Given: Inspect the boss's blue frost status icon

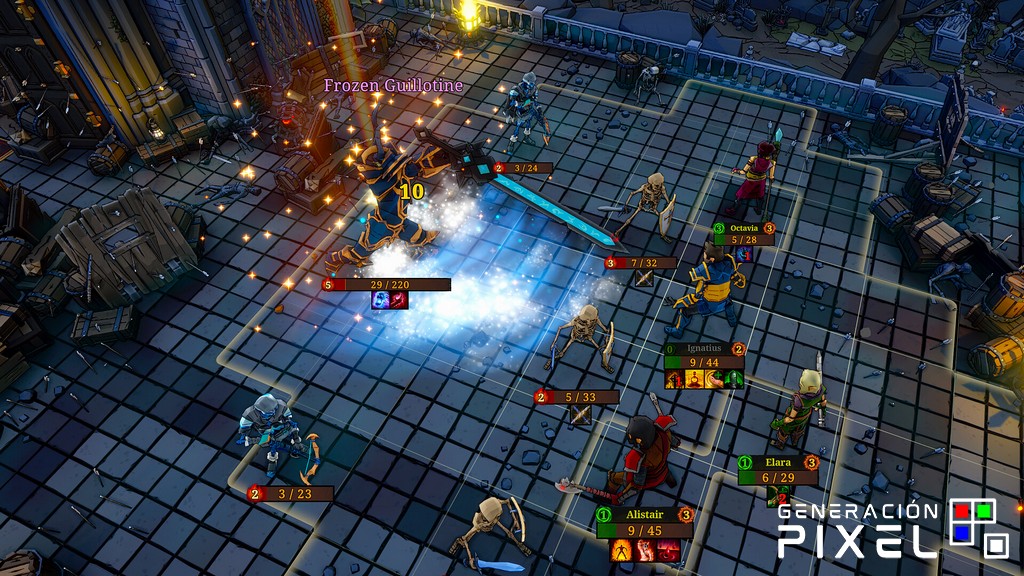Looking at the screenshot, I should tap(381, 300).
